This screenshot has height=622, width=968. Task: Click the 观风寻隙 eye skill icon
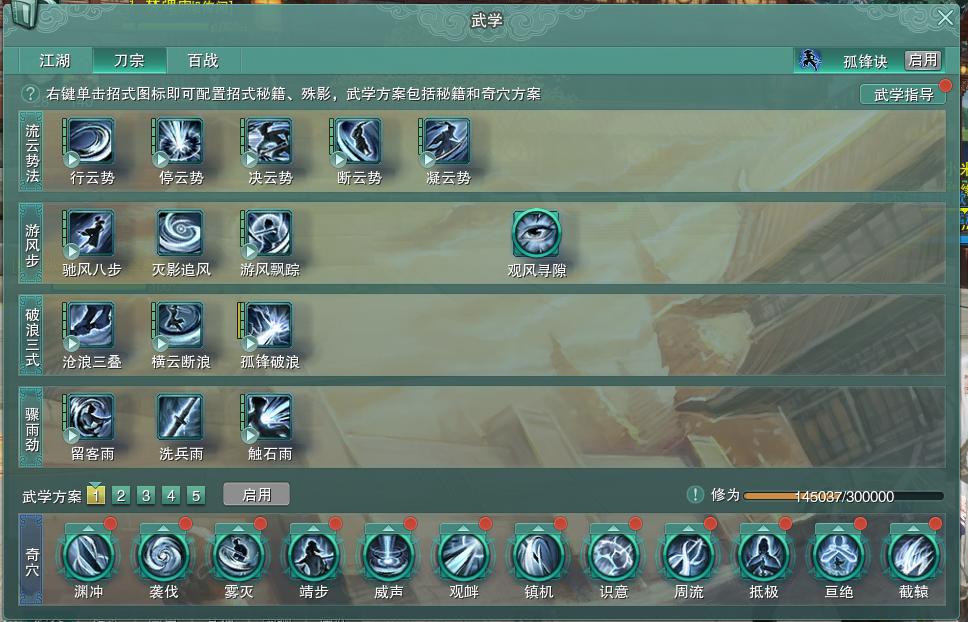pyautogui.click(x=536, y=234)
